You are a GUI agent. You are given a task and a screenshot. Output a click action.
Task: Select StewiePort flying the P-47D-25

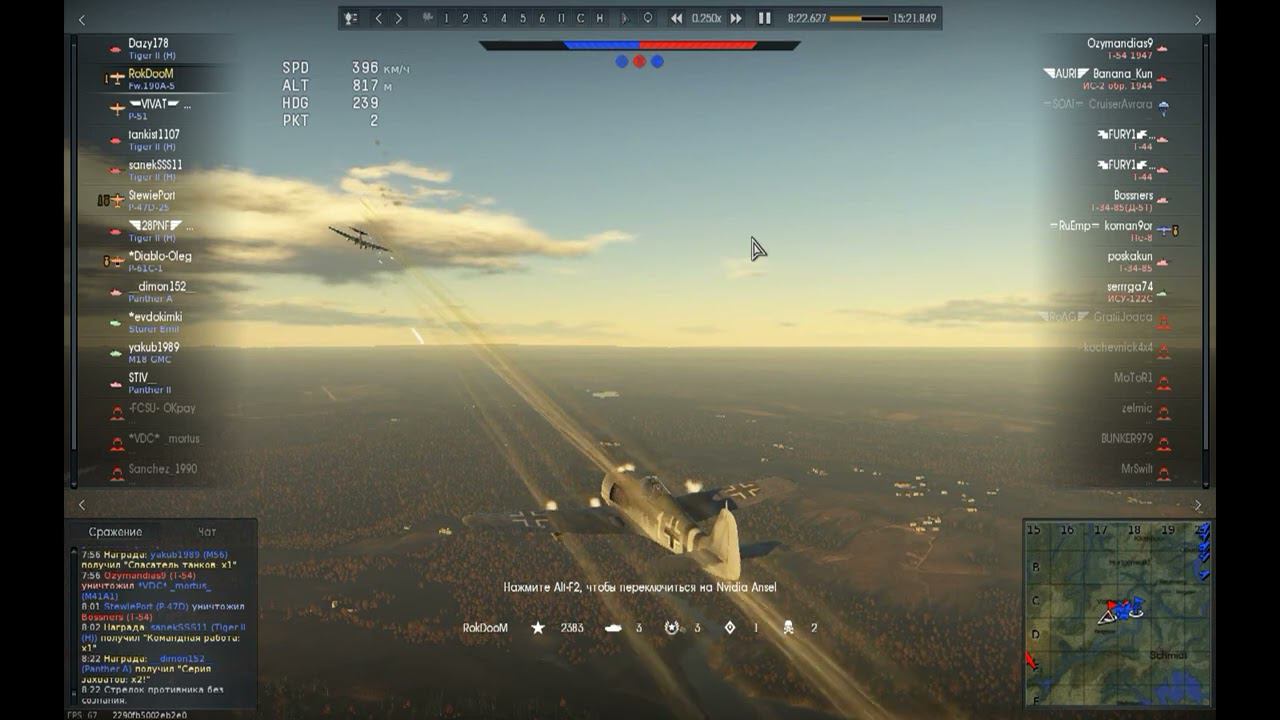[x=151, y=196]
